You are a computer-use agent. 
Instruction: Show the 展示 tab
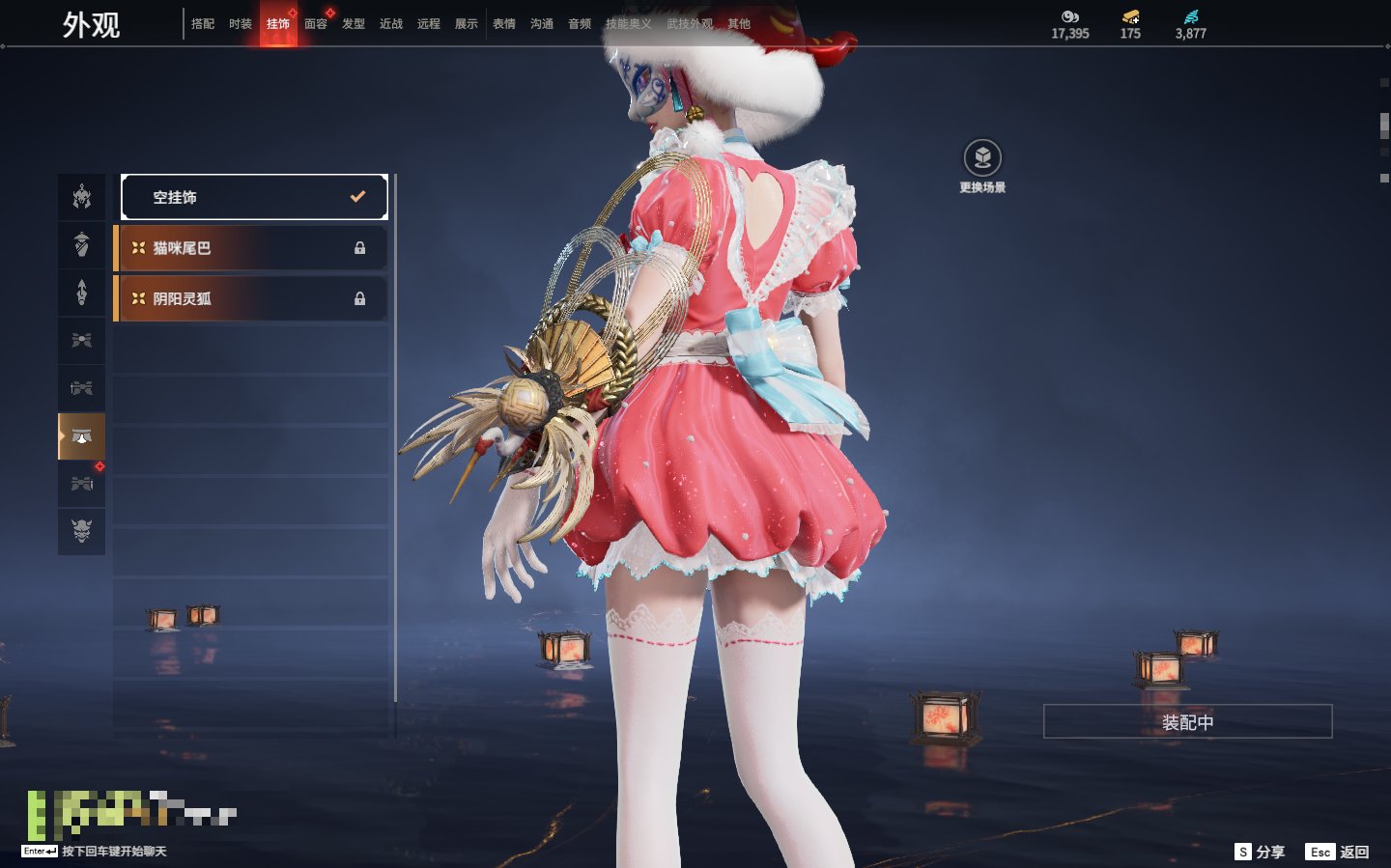click(x=467, y=24)
